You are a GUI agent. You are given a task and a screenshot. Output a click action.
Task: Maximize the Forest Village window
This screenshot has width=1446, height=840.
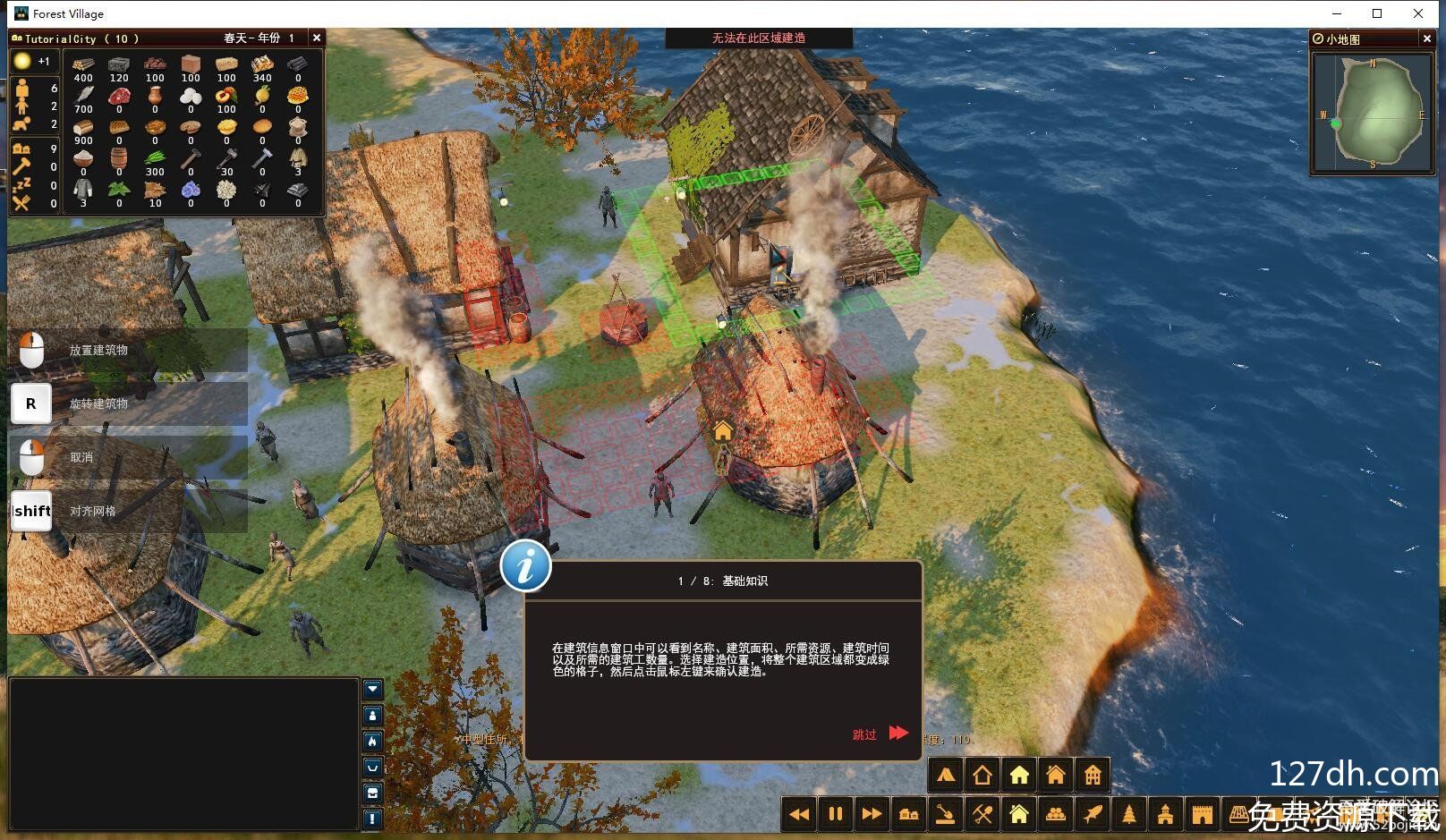tap(1377, 13)
